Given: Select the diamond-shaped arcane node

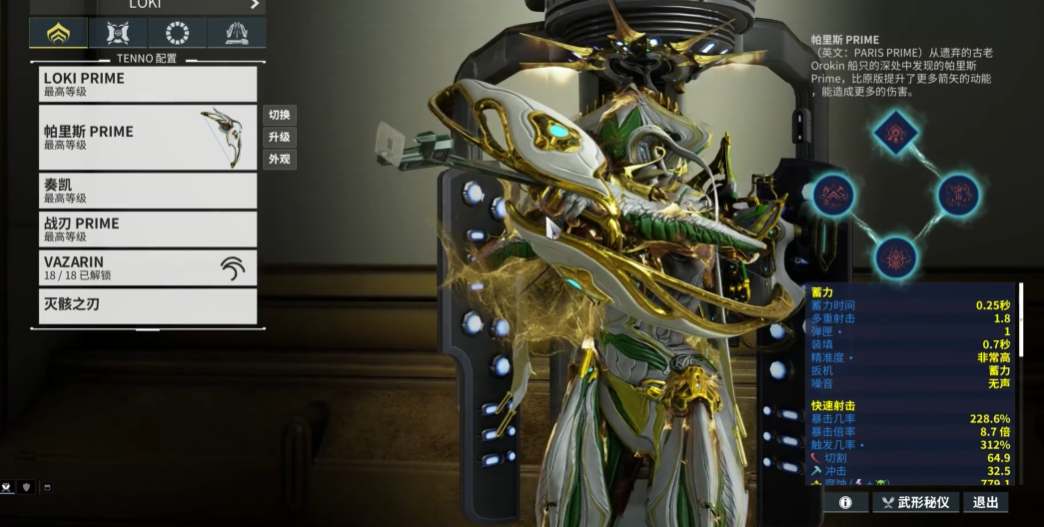Looking at the screenshot, I should pyautogui.click(x=896, y=131).
